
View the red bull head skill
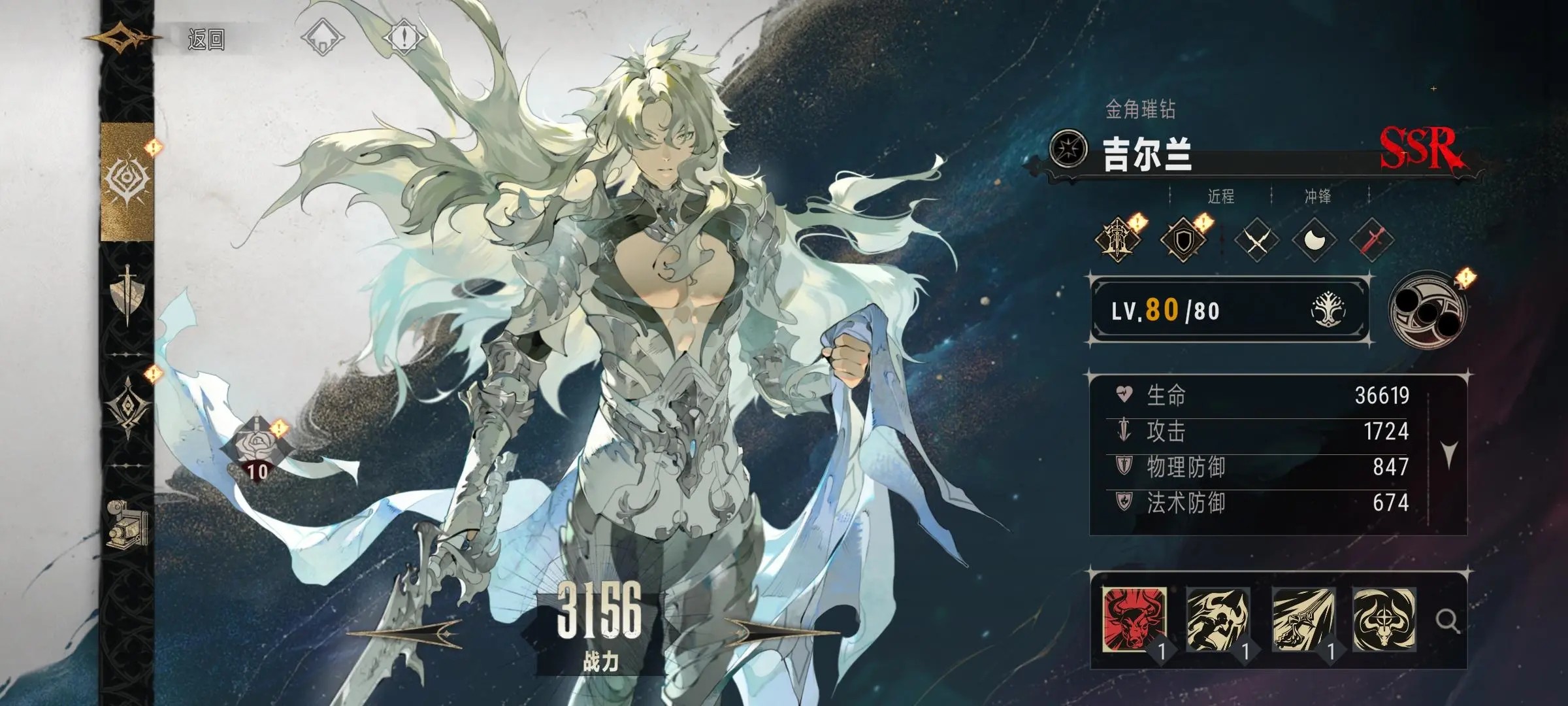(x=1133, y=618)
